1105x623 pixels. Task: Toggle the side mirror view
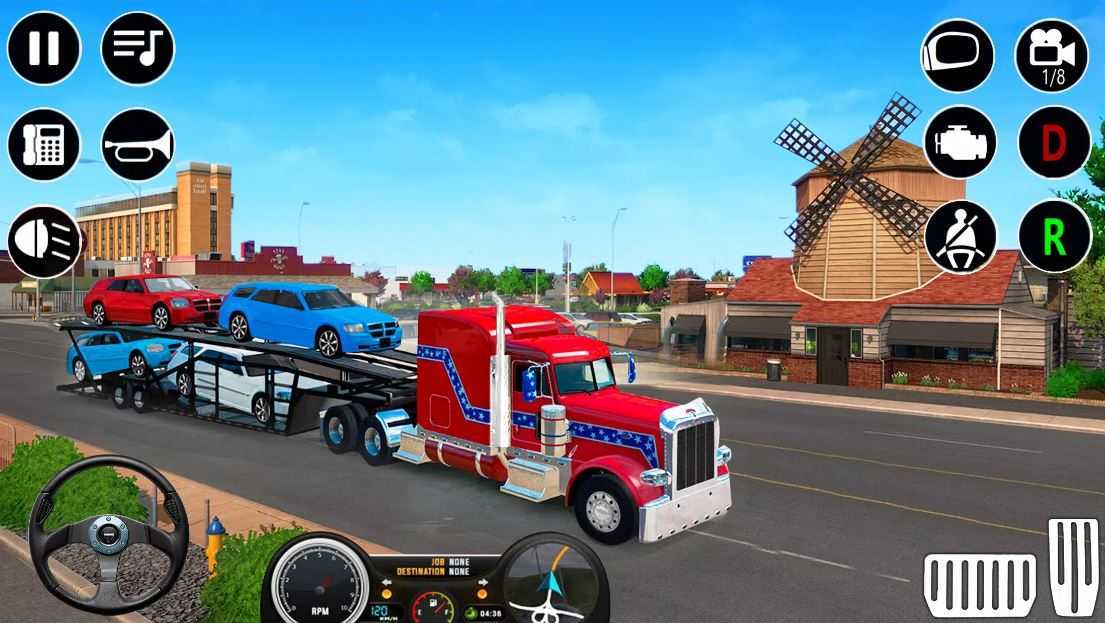[957, 56]
